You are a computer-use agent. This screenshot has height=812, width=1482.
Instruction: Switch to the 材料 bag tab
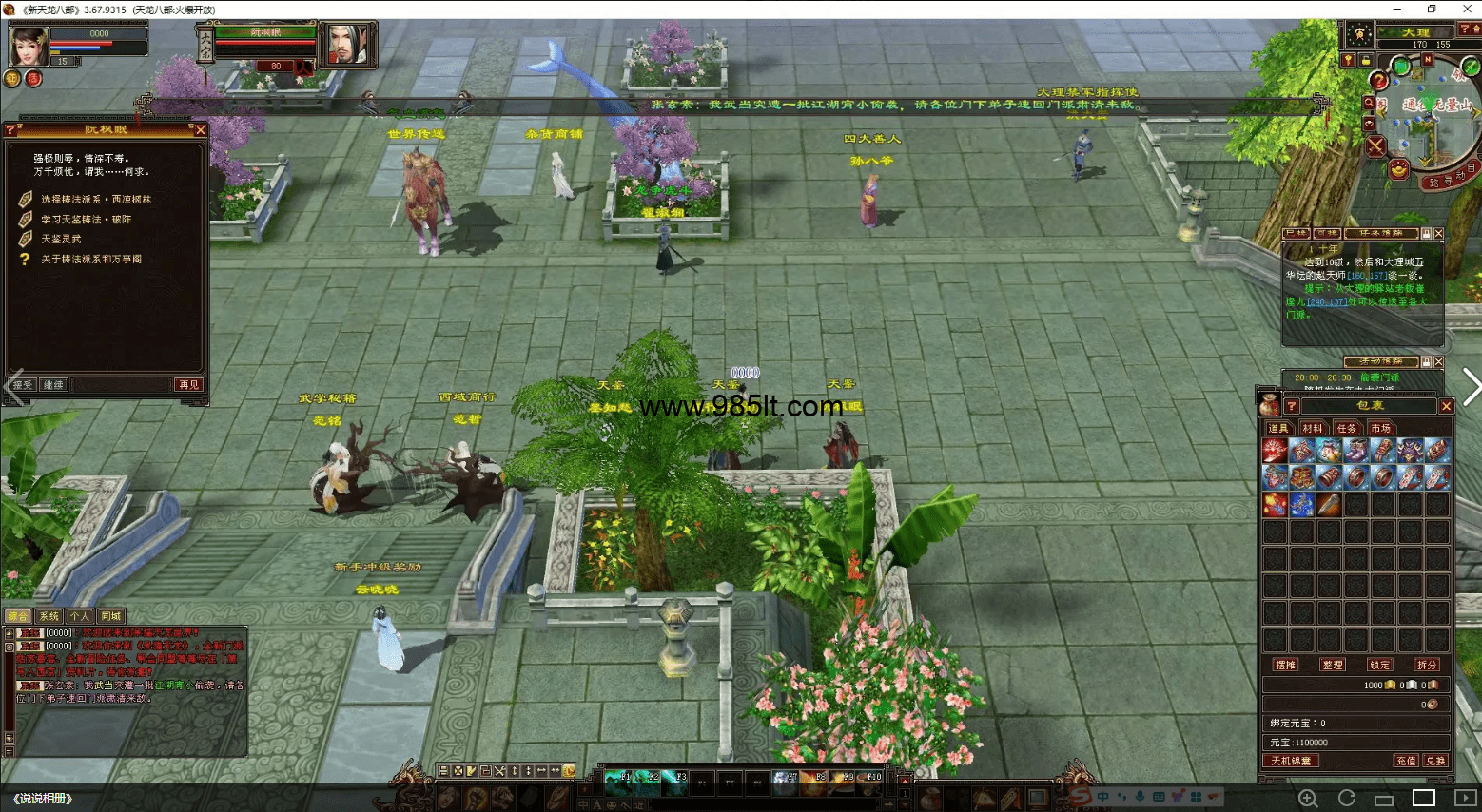pos(1313,429)
